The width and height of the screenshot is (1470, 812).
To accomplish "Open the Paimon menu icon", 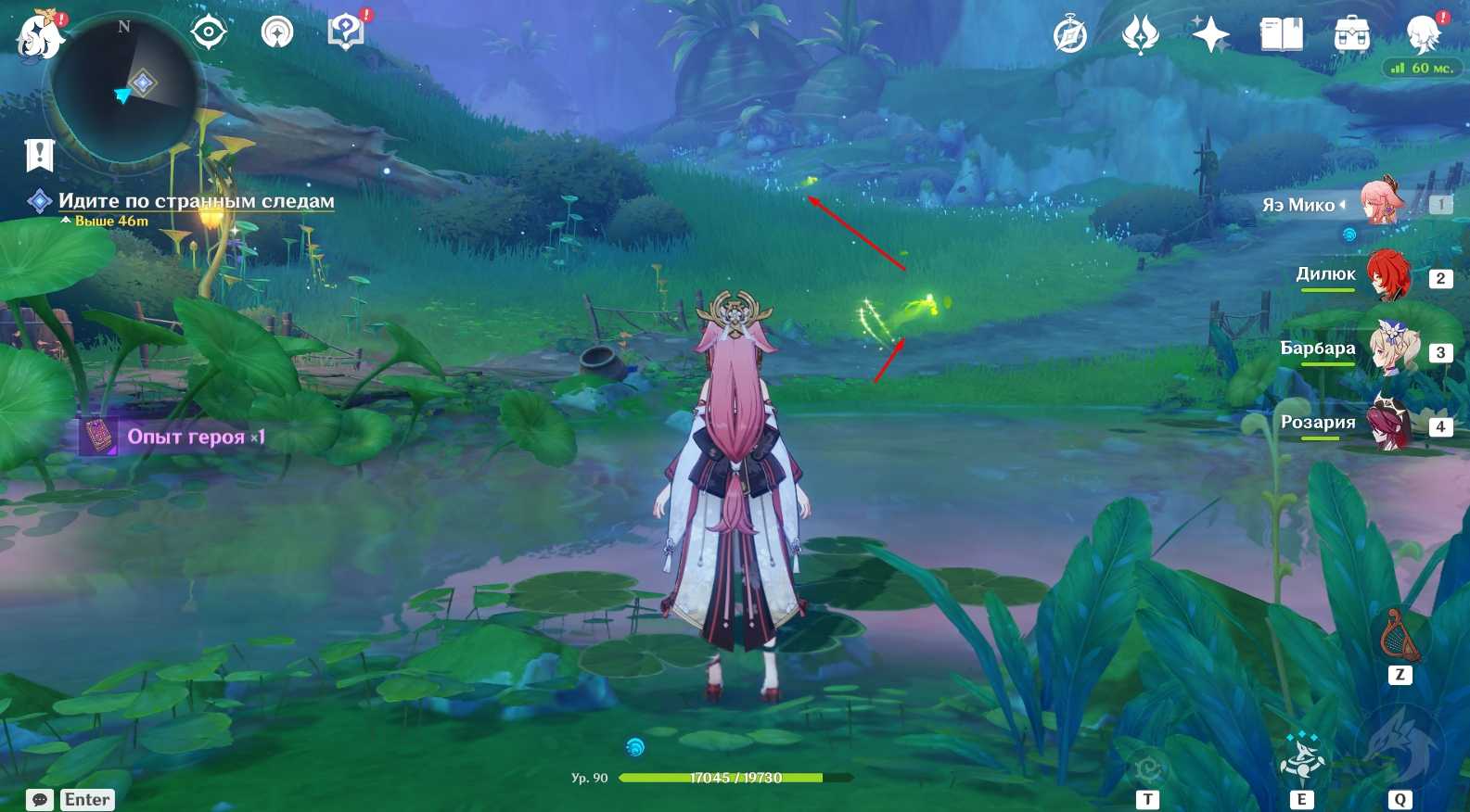I will 40,35.
